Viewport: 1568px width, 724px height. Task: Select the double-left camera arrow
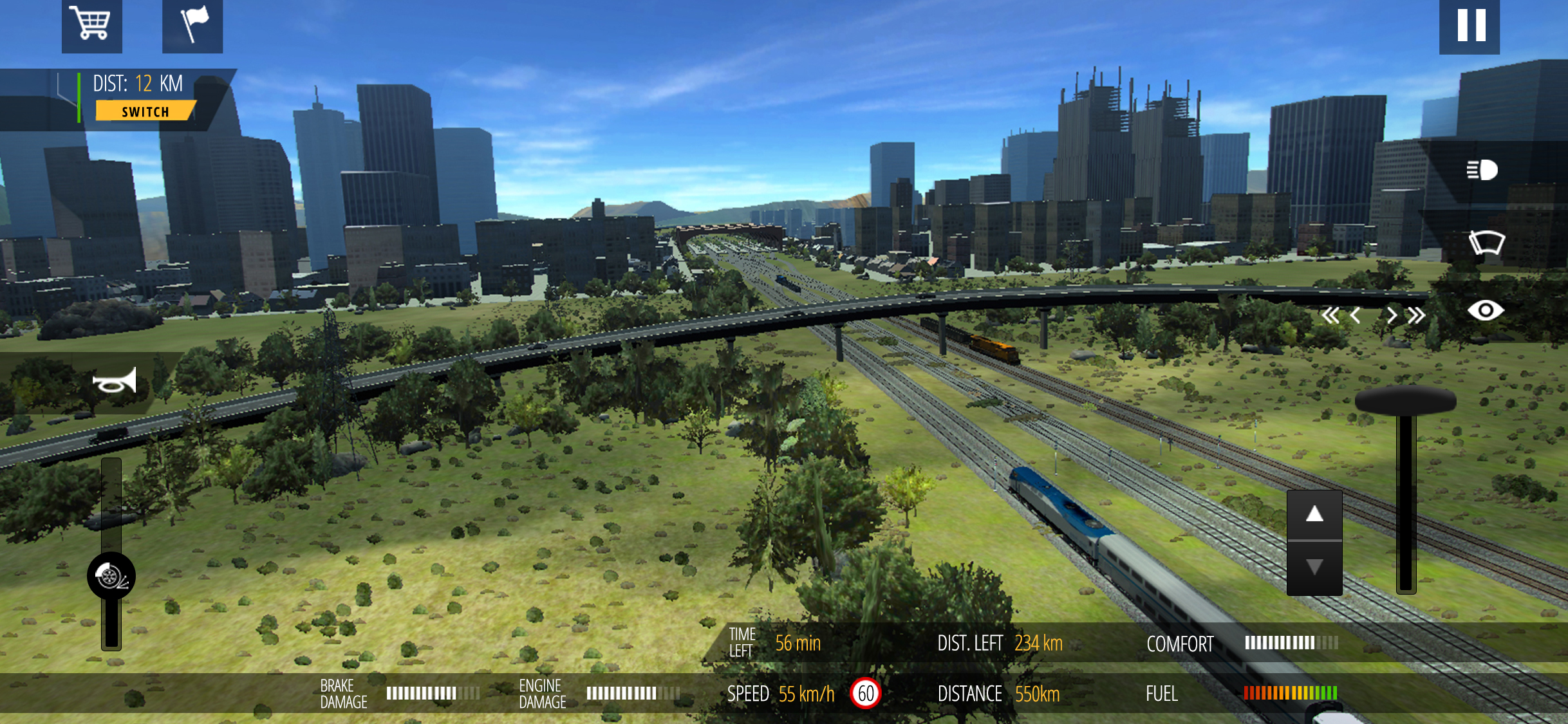pos(1330,315)
